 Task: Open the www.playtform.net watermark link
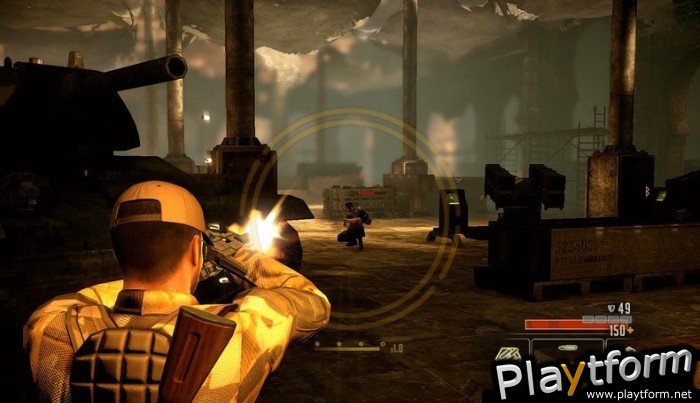click(x=650, y=394)
